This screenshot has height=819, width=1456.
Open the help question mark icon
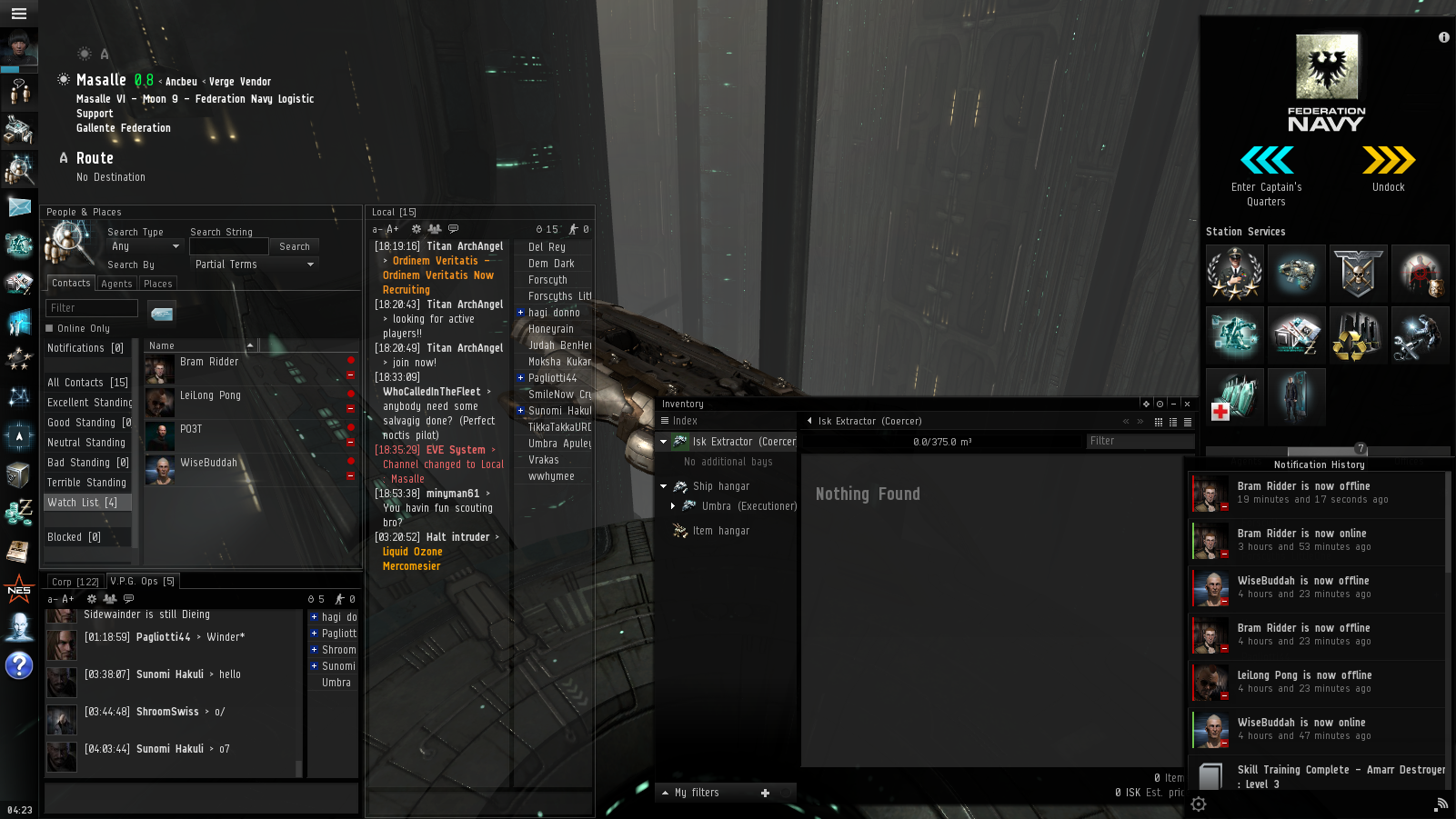[18, 666]
